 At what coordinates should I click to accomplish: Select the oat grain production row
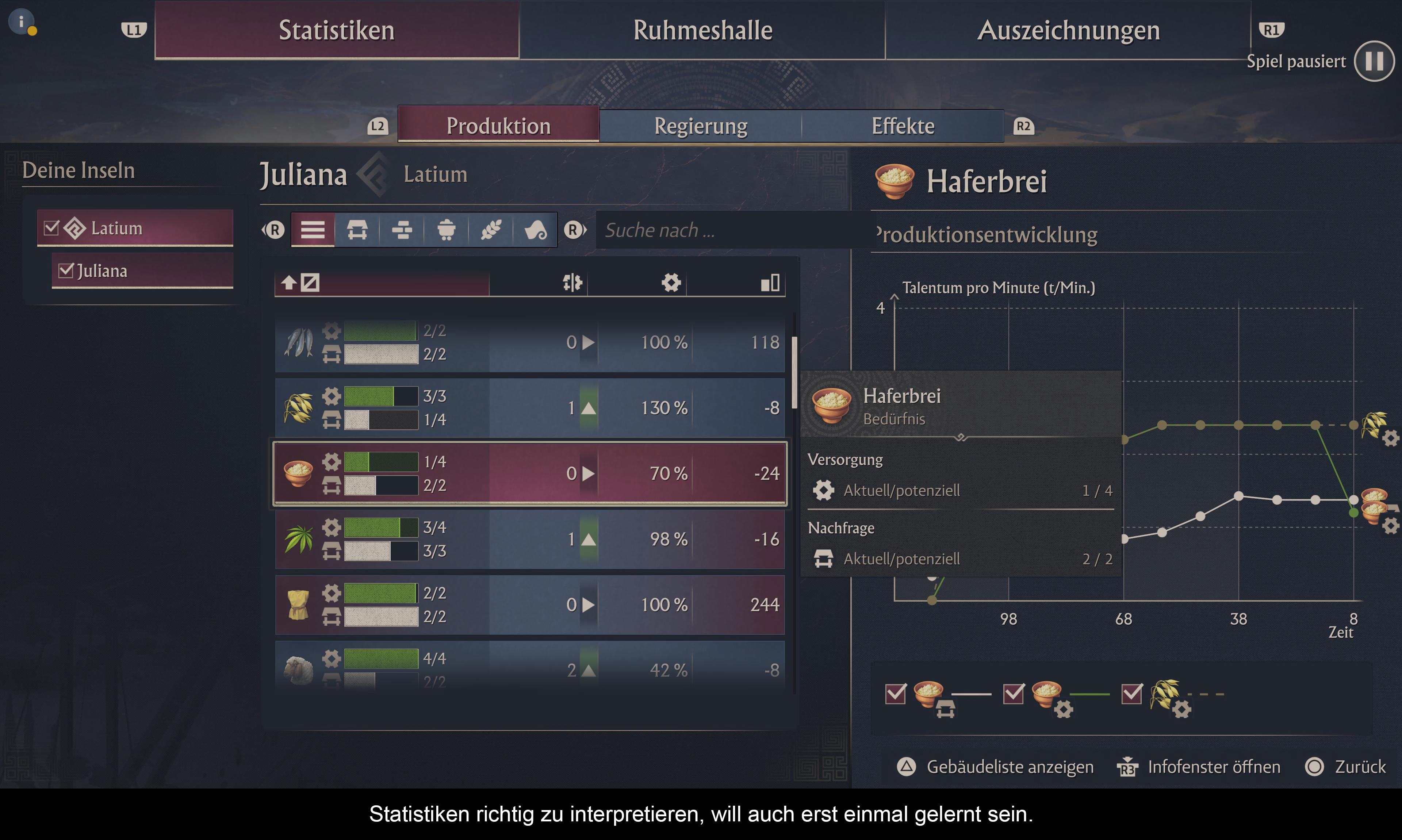tap(529, 408)
